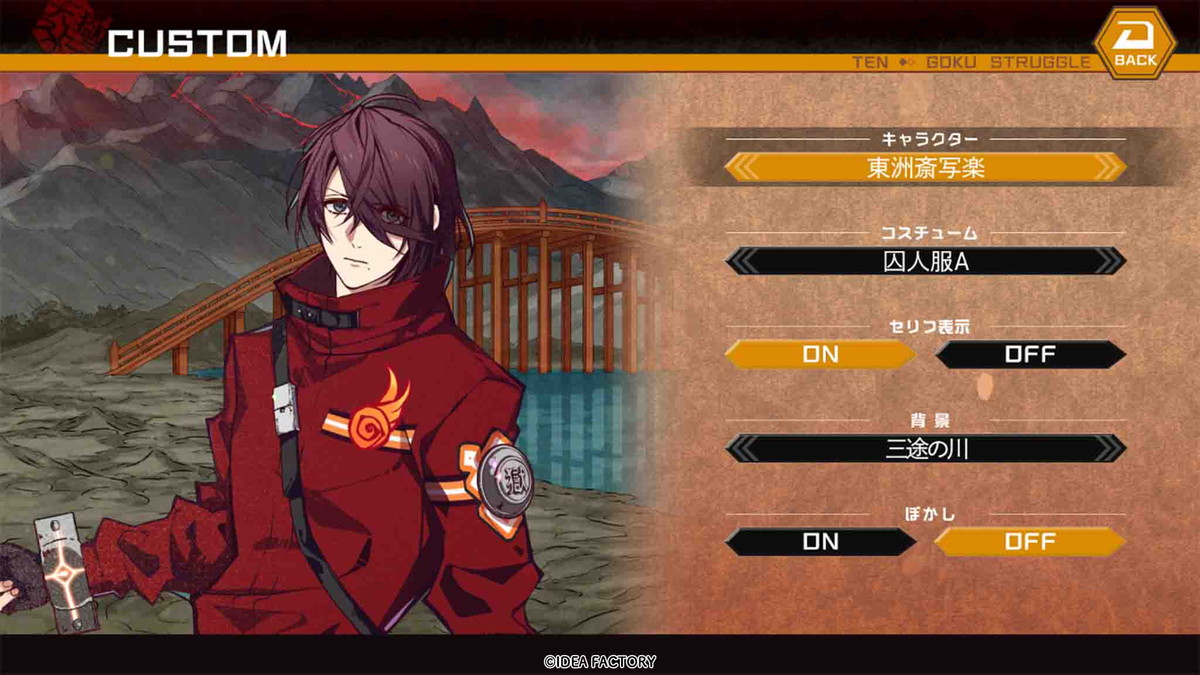Select the costume field 囚人服A
This screenshot has height=675, width=1200.
click(925, 261)
